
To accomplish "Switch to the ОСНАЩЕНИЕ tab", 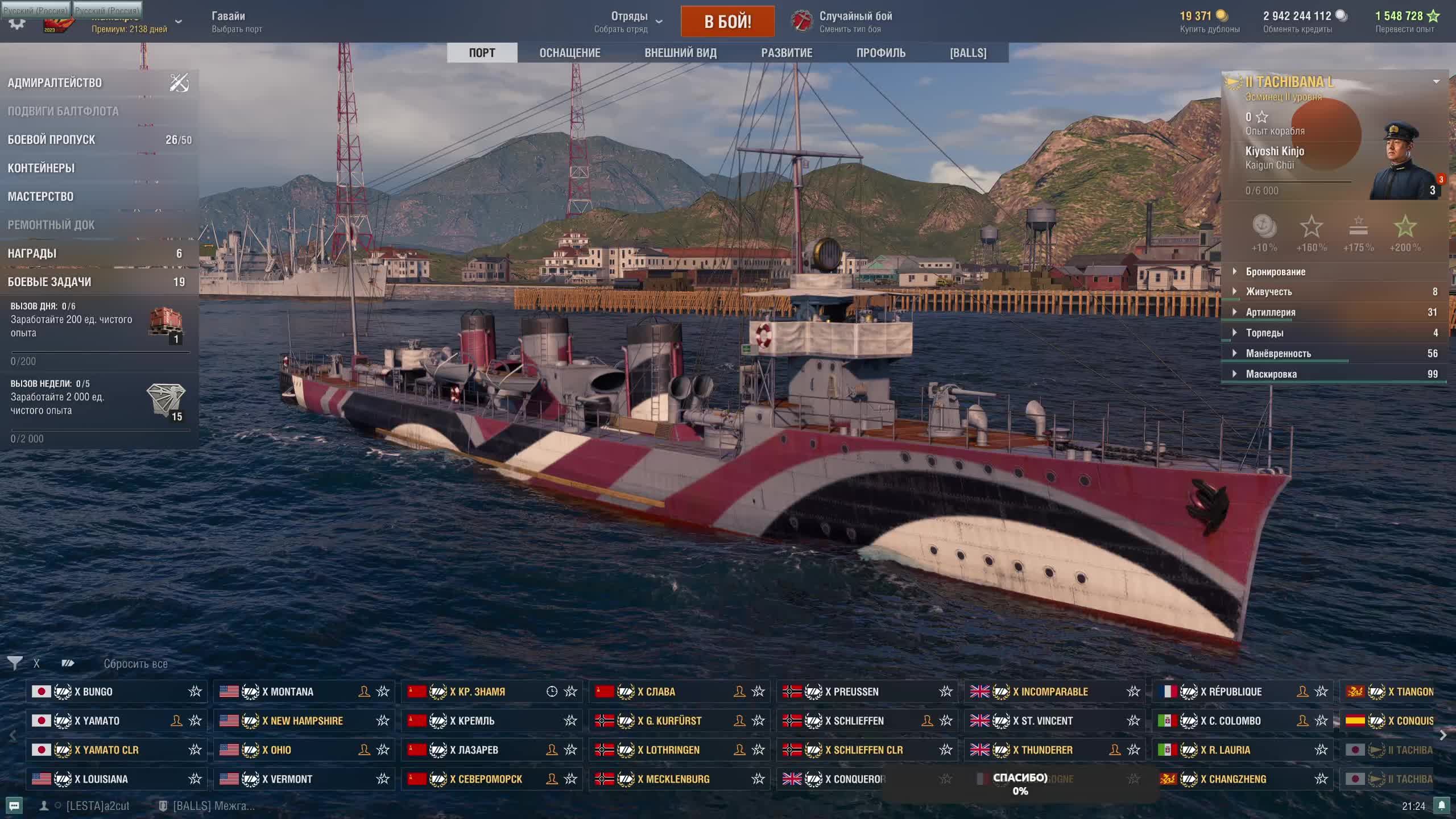I will coord(569,53).
